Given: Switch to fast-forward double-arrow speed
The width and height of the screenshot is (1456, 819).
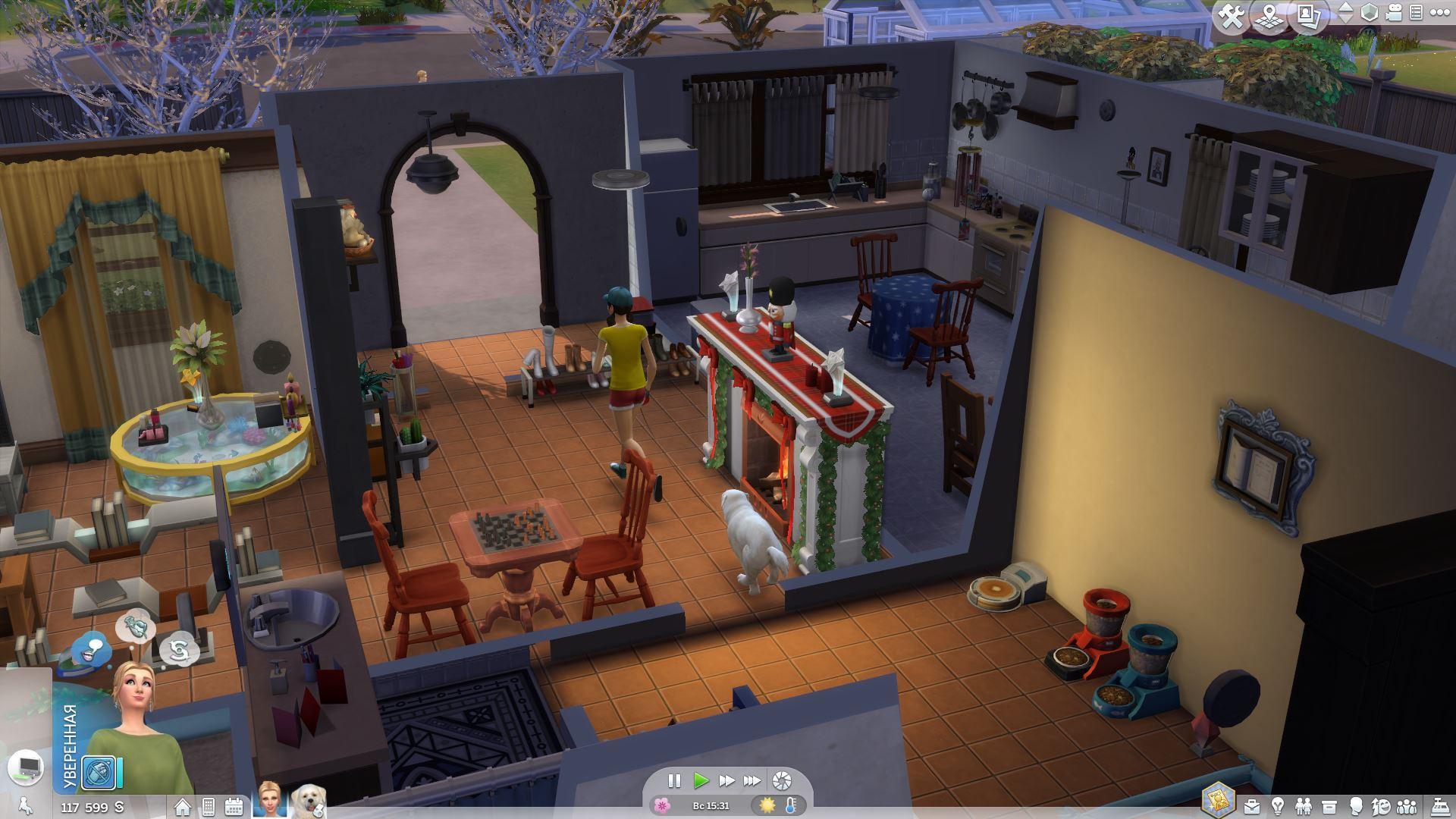Looking at the screenshot, I should coord(726,780).
